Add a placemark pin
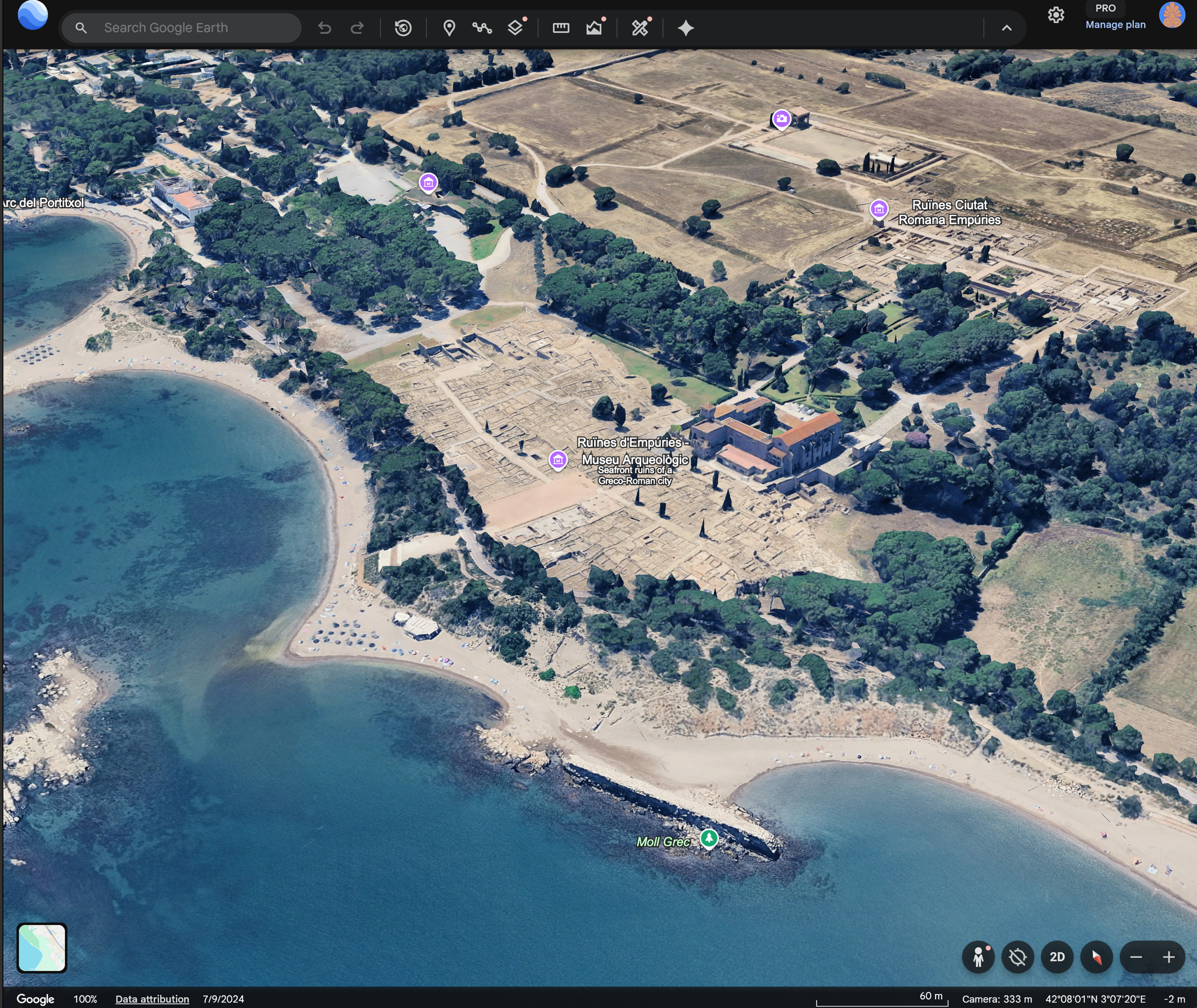Image resolution: width=1197 pixels, height=1008 pixels. pos(449,27)
